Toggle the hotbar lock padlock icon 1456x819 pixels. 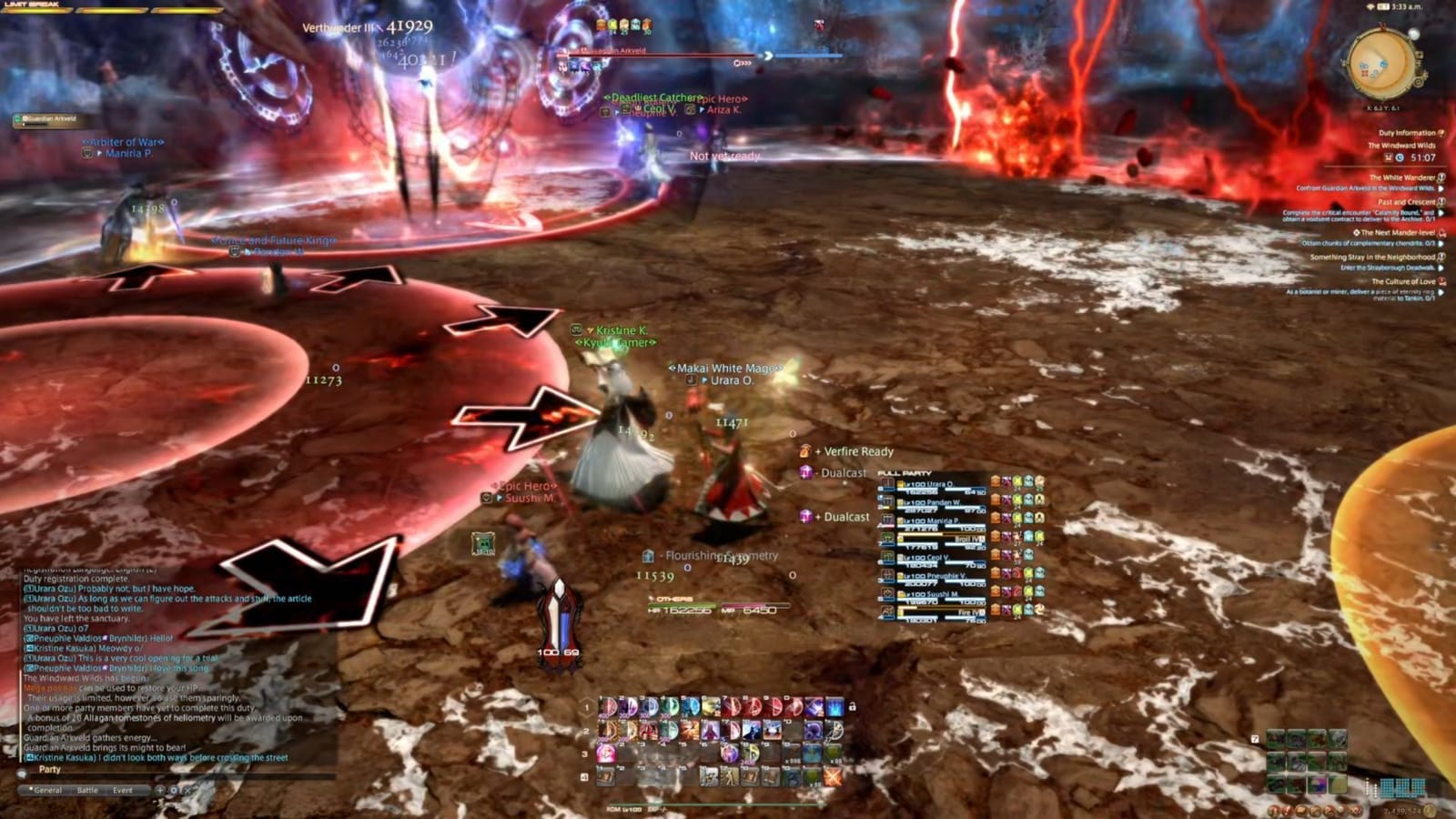(x=852, y=707)
